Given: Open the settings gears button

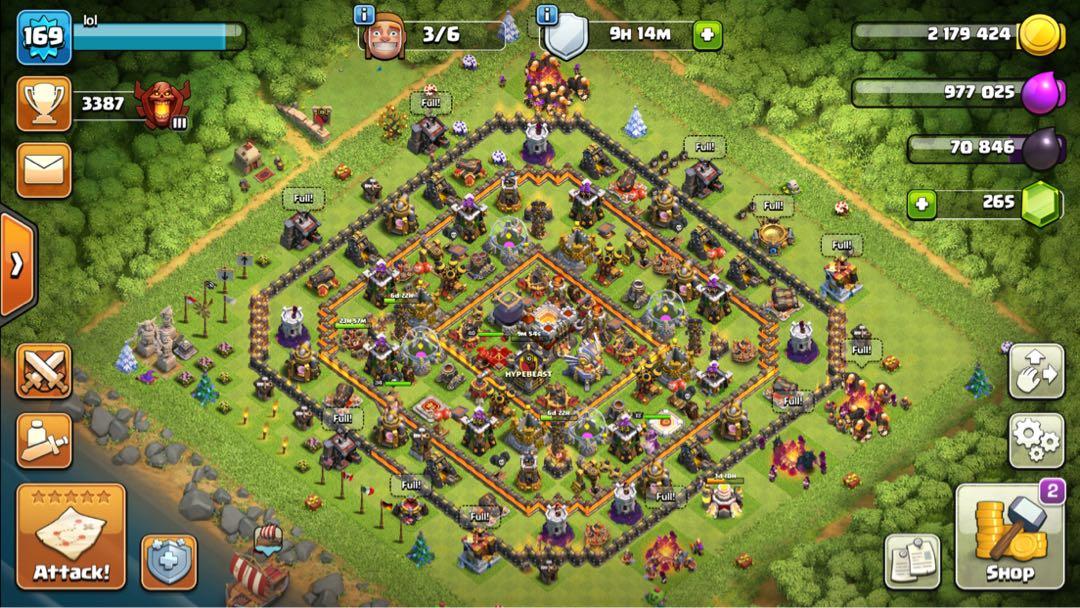Looking at the screenshot, I should [1036, 441].
